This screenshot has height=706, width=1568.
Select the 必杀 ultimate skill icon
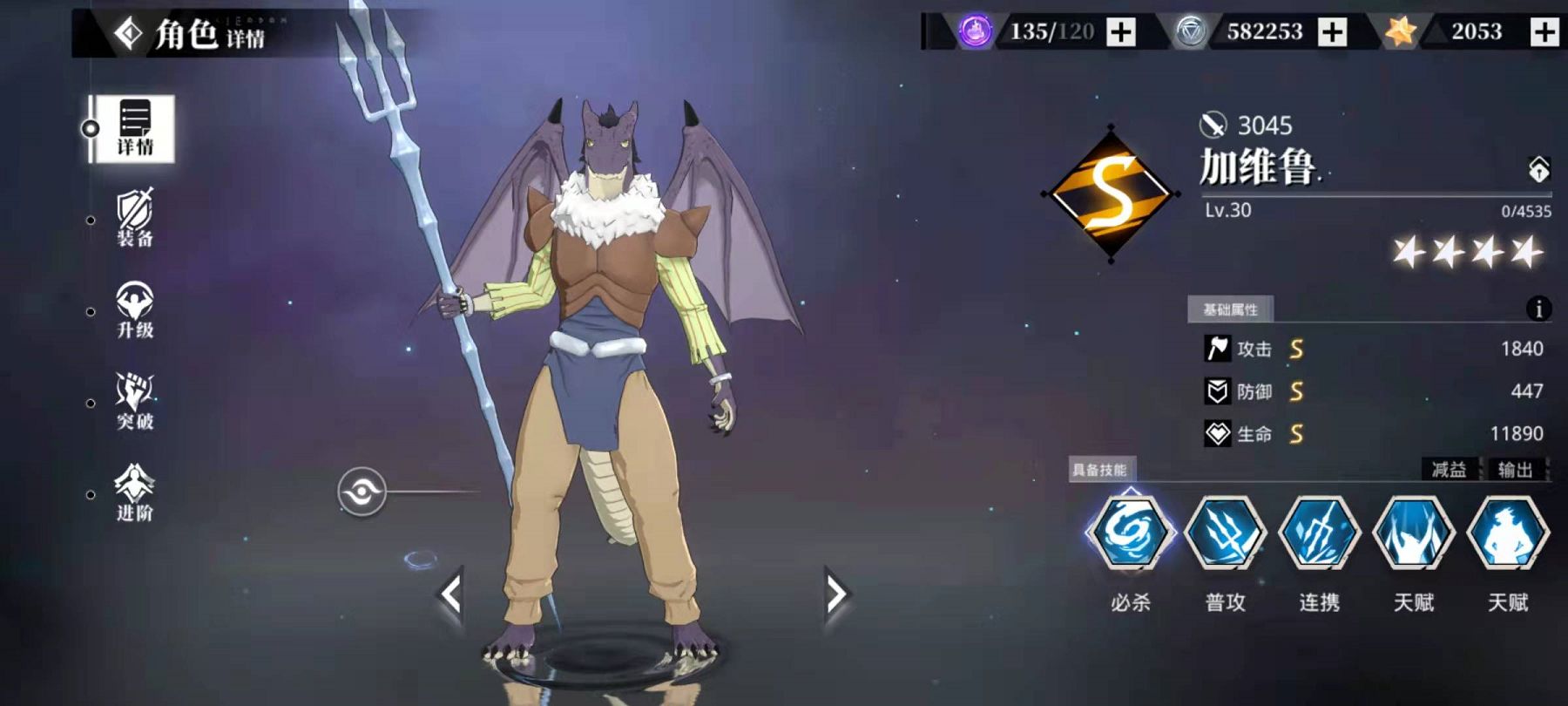click(x=1130, y=533)
